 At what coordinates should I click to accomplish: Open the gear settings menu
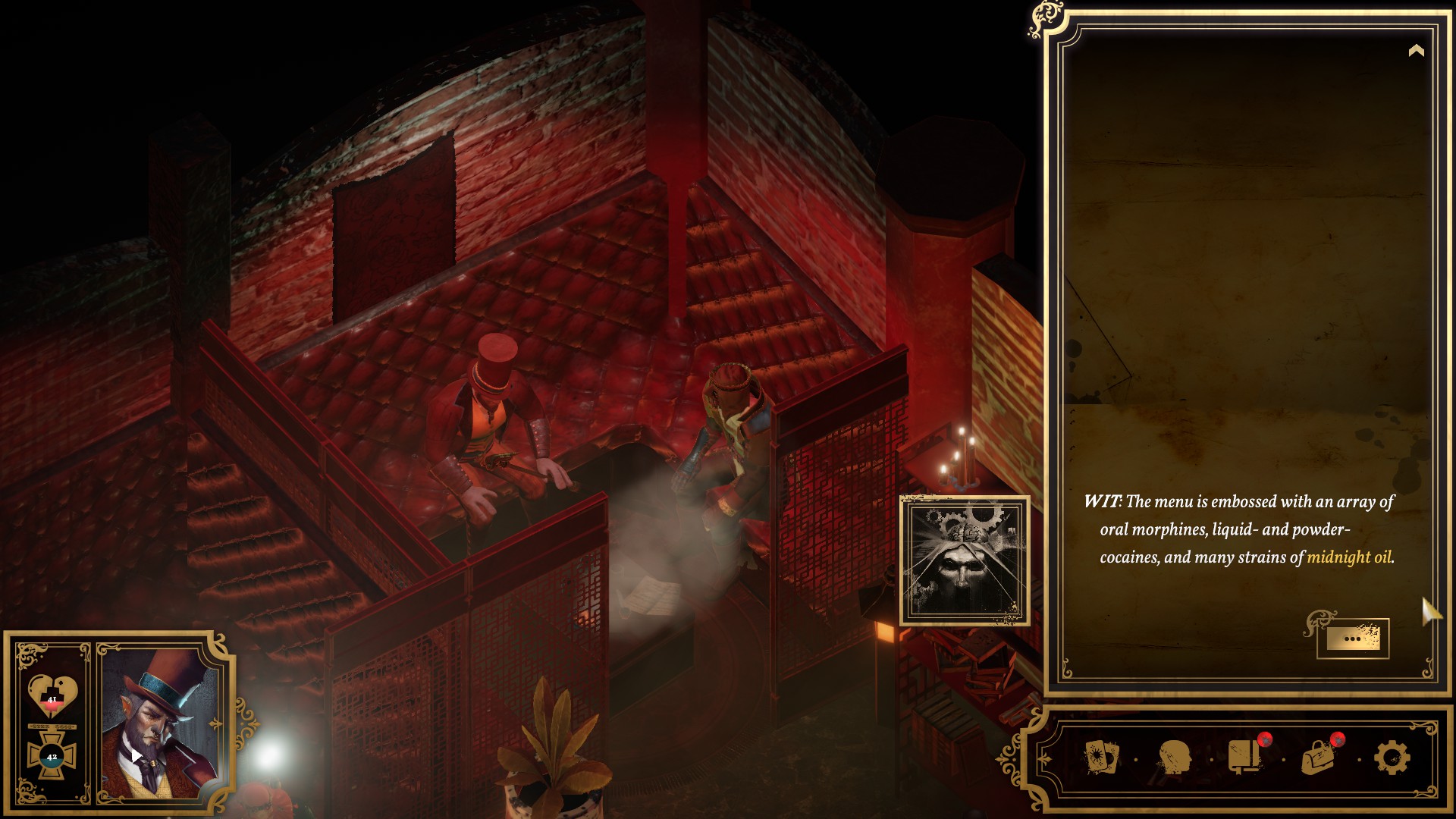pos(1392,758)
